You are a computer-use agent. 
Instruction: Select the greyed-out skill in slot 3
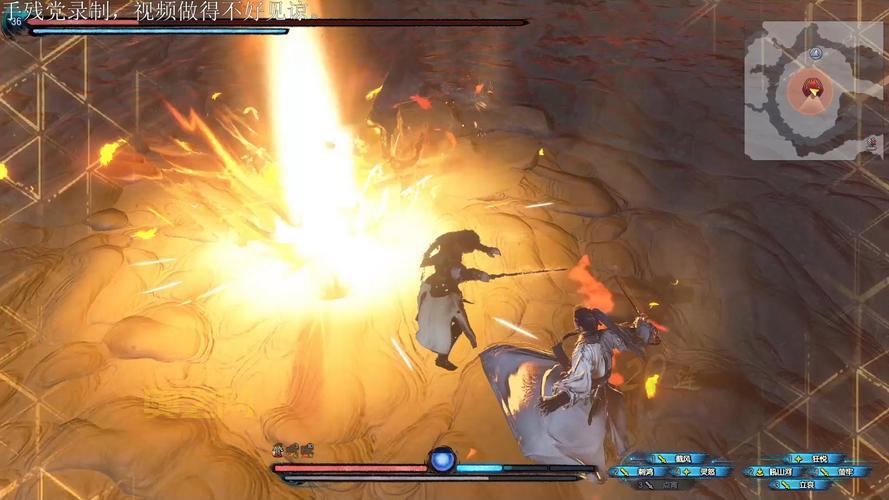pos(665,484)
